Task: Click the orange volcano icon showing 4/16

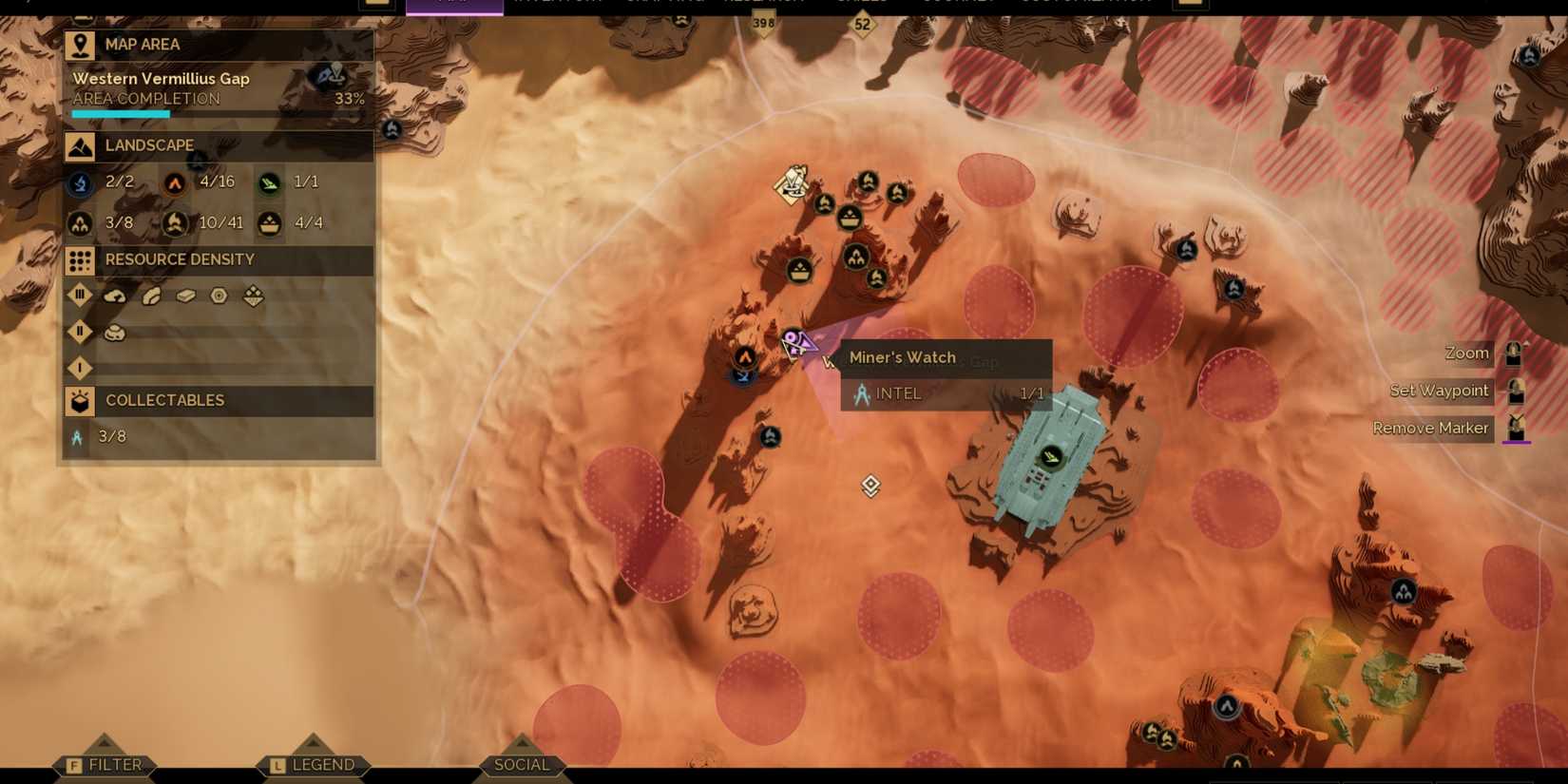Action: pyautogui.click(x=174, y=182)
